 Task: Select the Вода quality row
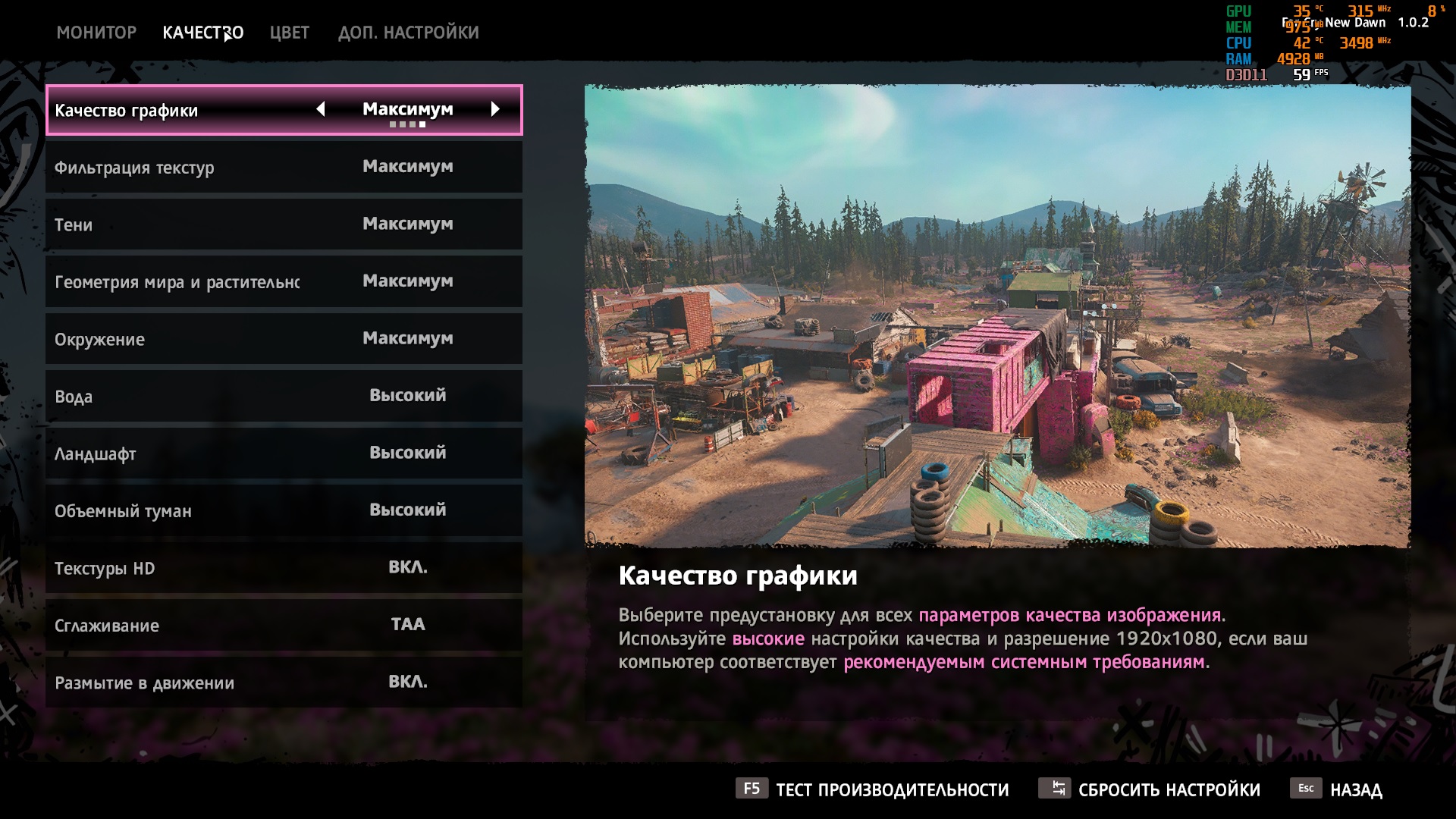click(x=284, y=396)
